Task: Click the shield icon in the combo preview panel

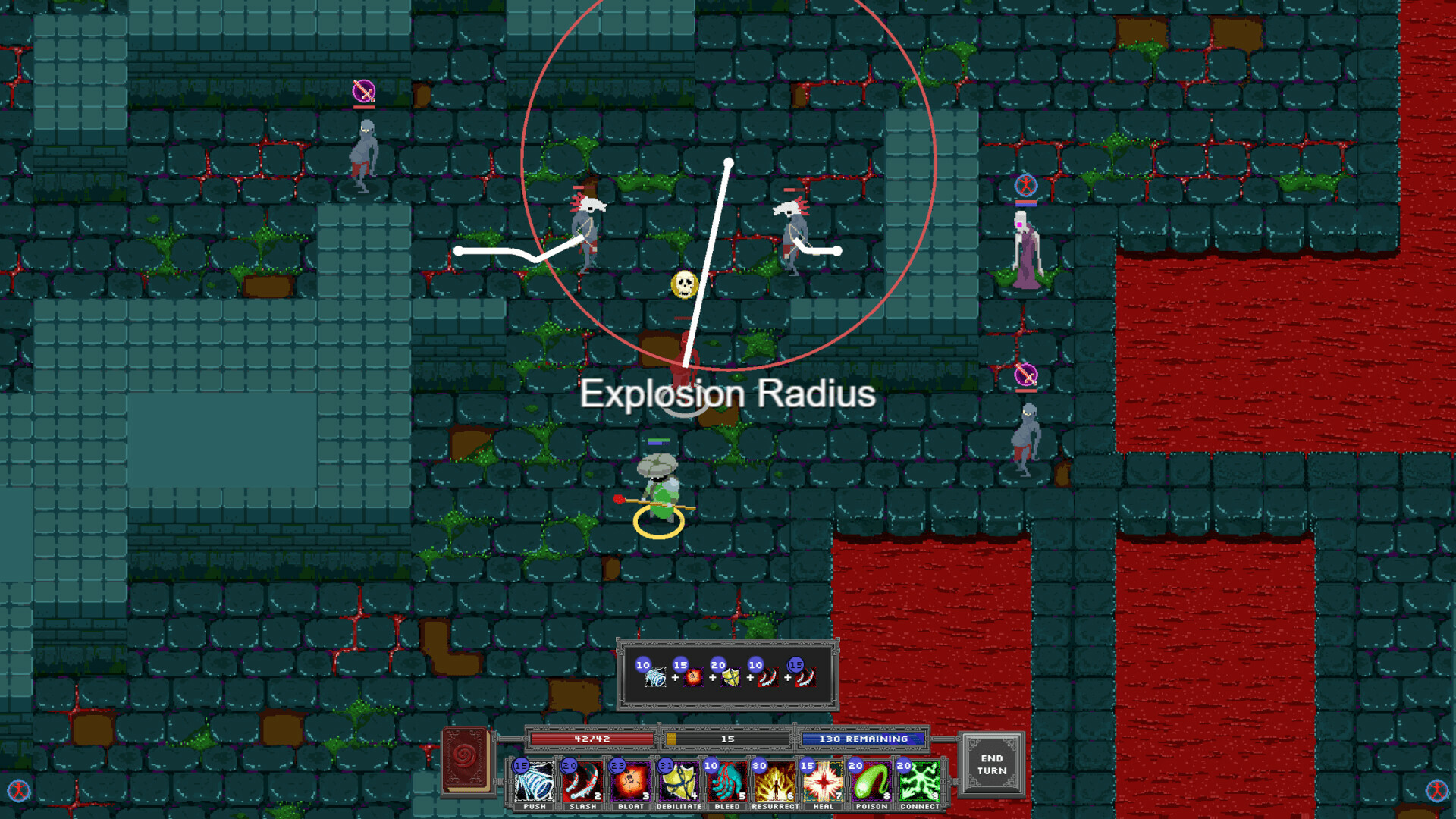Action: coord(730,679)
